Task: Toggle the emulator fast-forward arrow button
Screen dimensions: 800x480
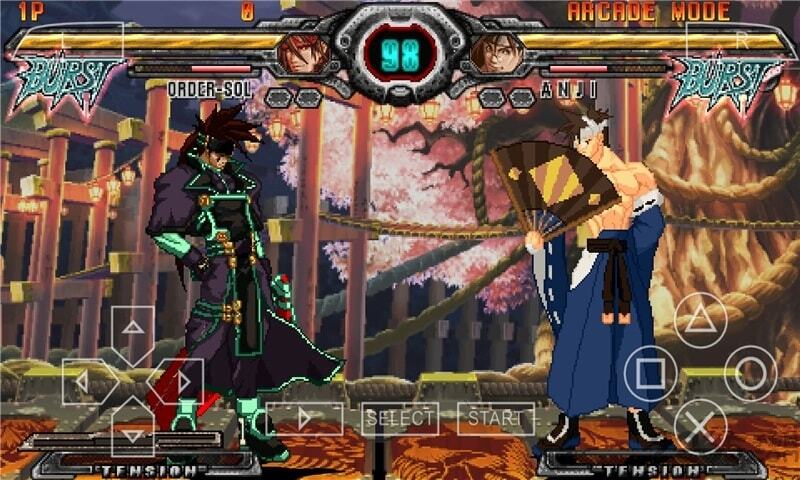Action: (x=305, y=418)
